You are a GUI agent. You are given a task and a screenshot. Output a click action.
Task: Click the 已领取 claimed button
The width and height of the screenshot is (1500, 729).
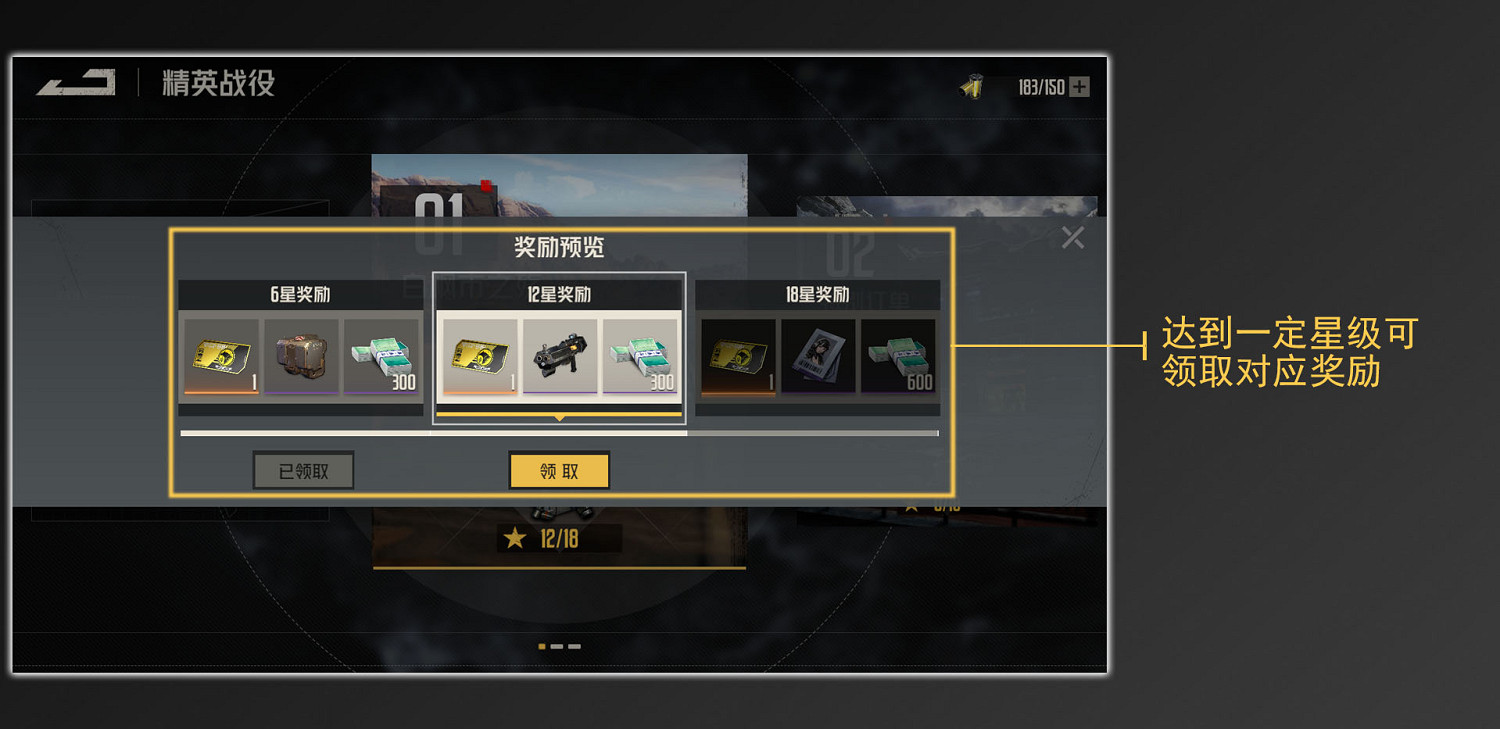(303, 470)
